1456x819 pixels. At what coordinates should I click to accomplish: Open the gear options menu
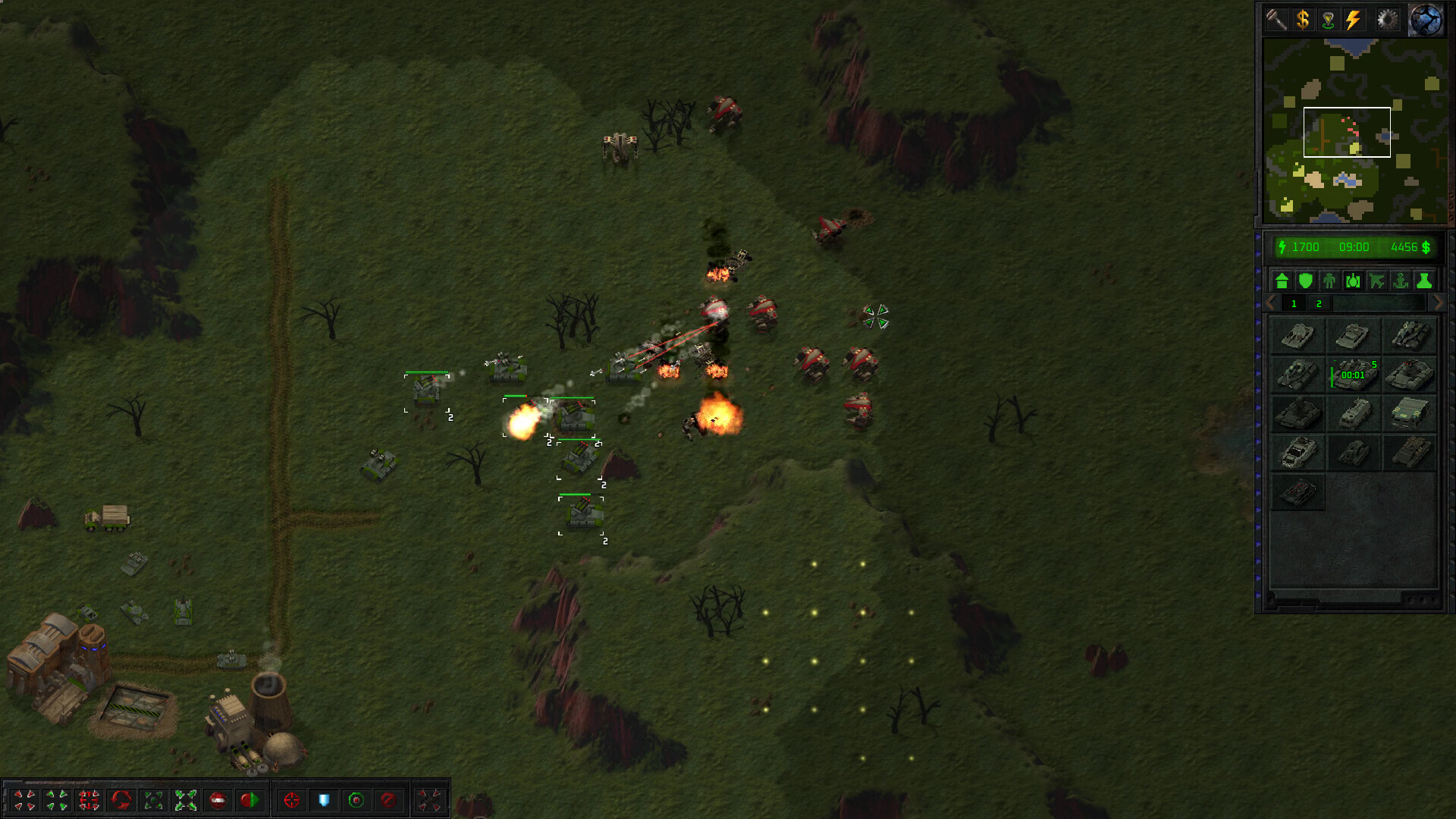pos(1387,20)
